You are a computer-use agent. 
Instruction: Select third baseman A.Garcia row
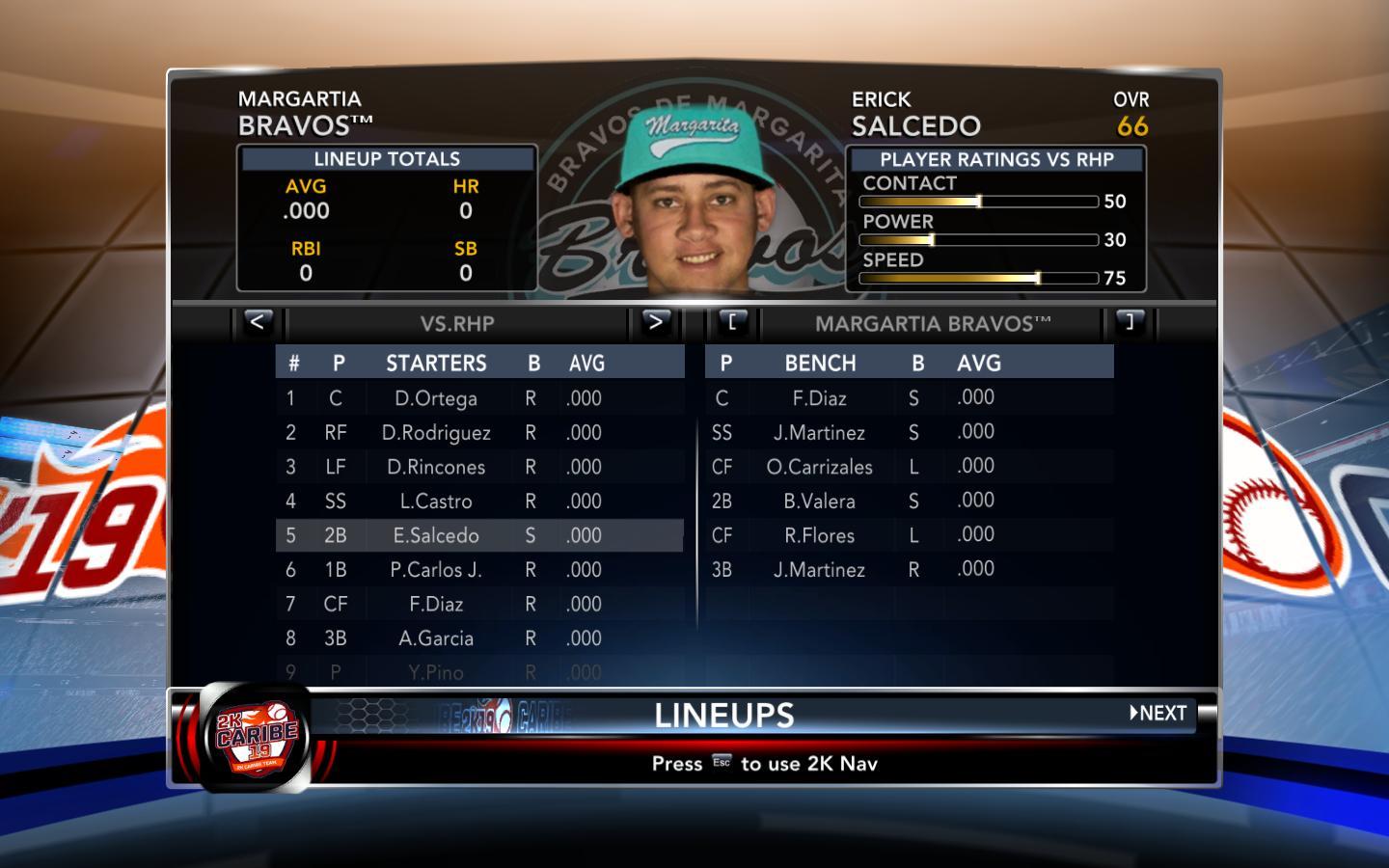coord(436,638)
